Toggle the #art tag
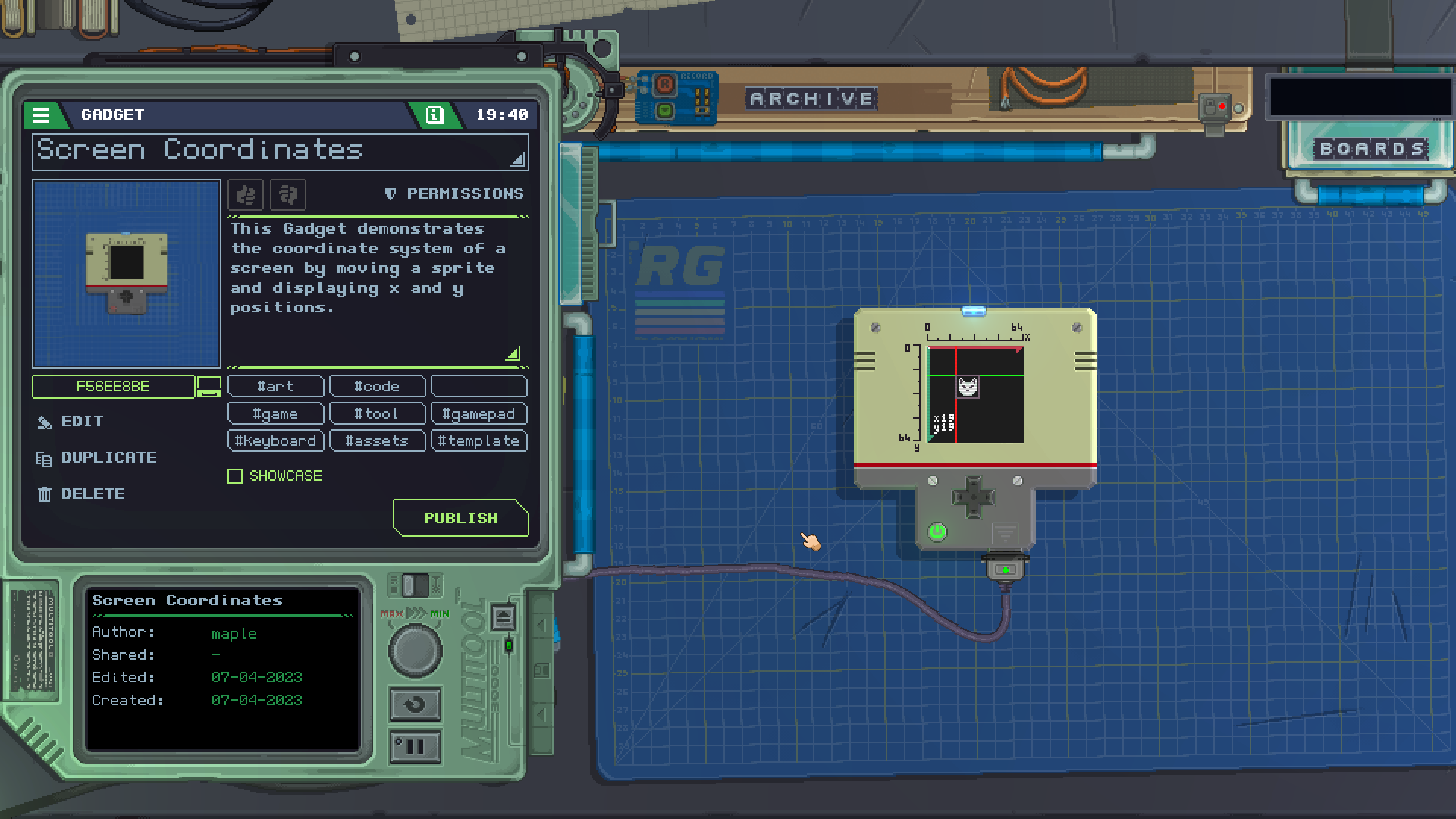1456x819 pixels. 275,387
